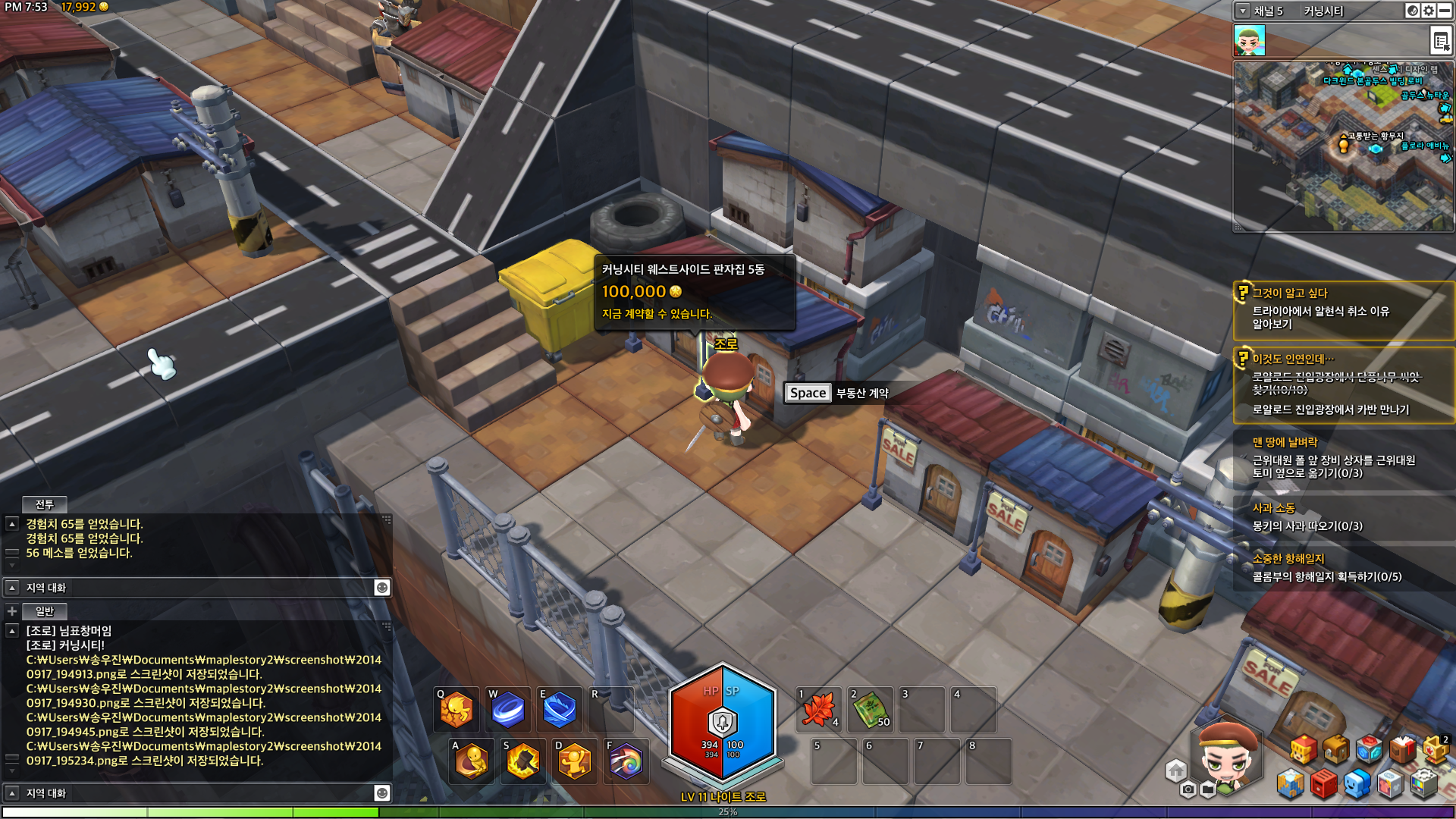The height and width of the screenshot is (819, 1456).
Task: Activate the F rainbow swirl skill
Action: [626, 761]
